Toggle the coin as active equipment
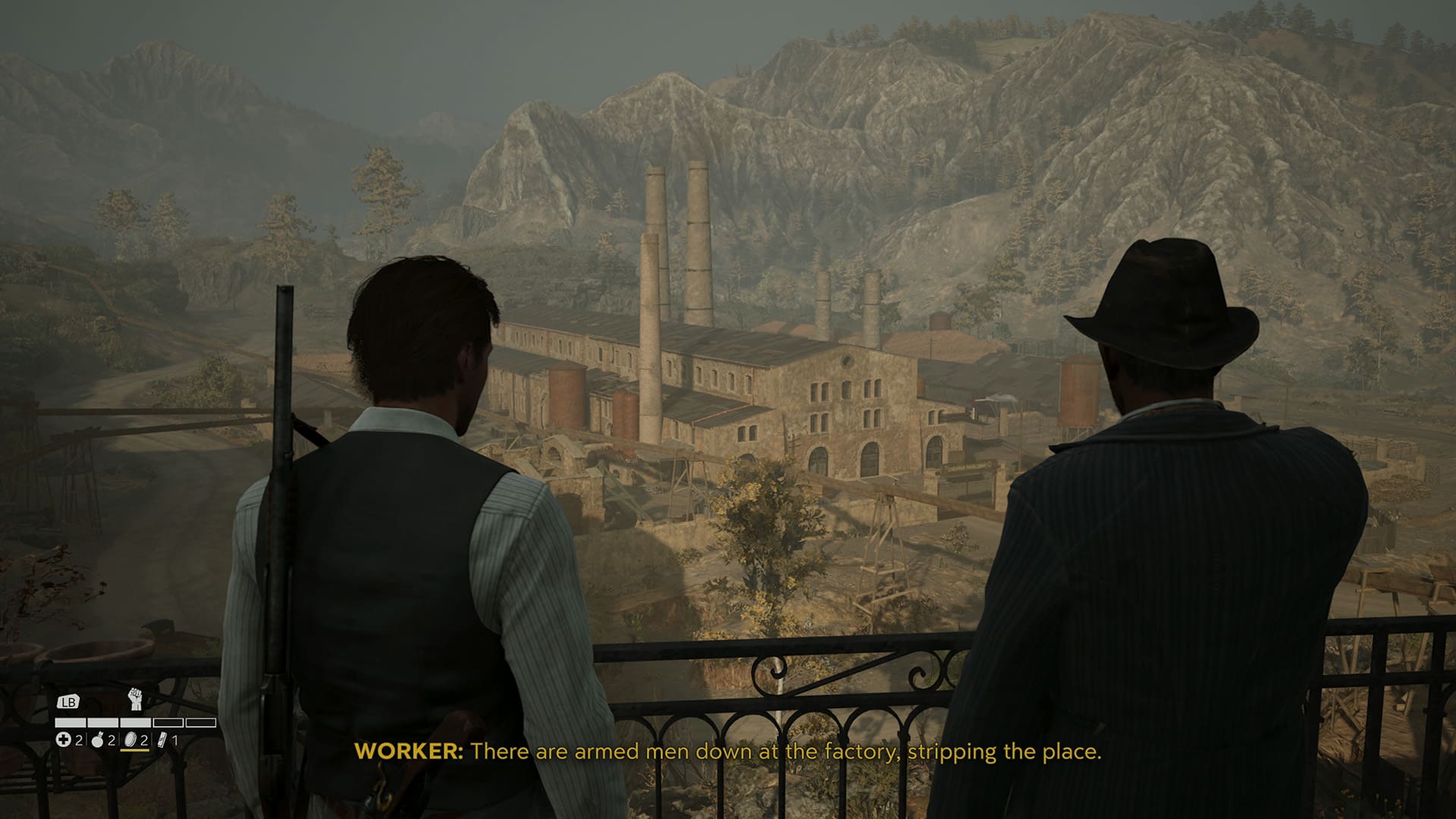Image resolution: width=1456 pixels, height=819 pixels. click(x=130, y=739)
